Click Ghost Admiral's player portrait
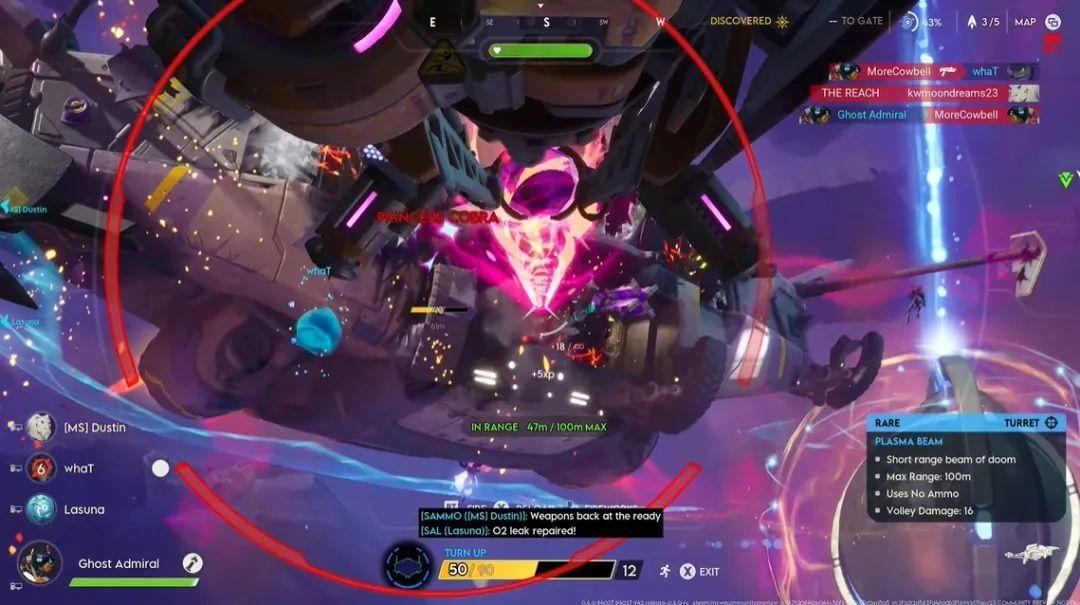 pos(41,563)
